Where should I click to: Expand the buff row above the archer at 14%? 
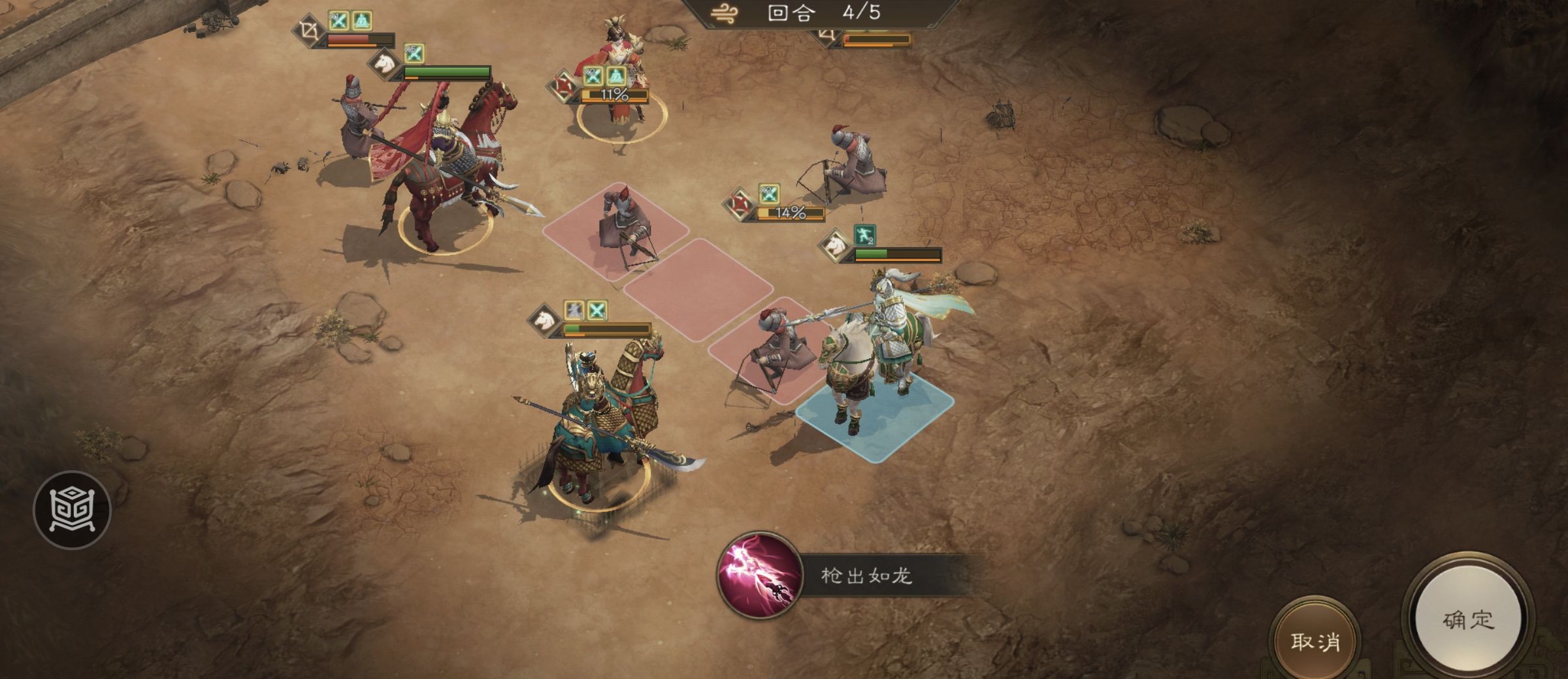(769, 195)
